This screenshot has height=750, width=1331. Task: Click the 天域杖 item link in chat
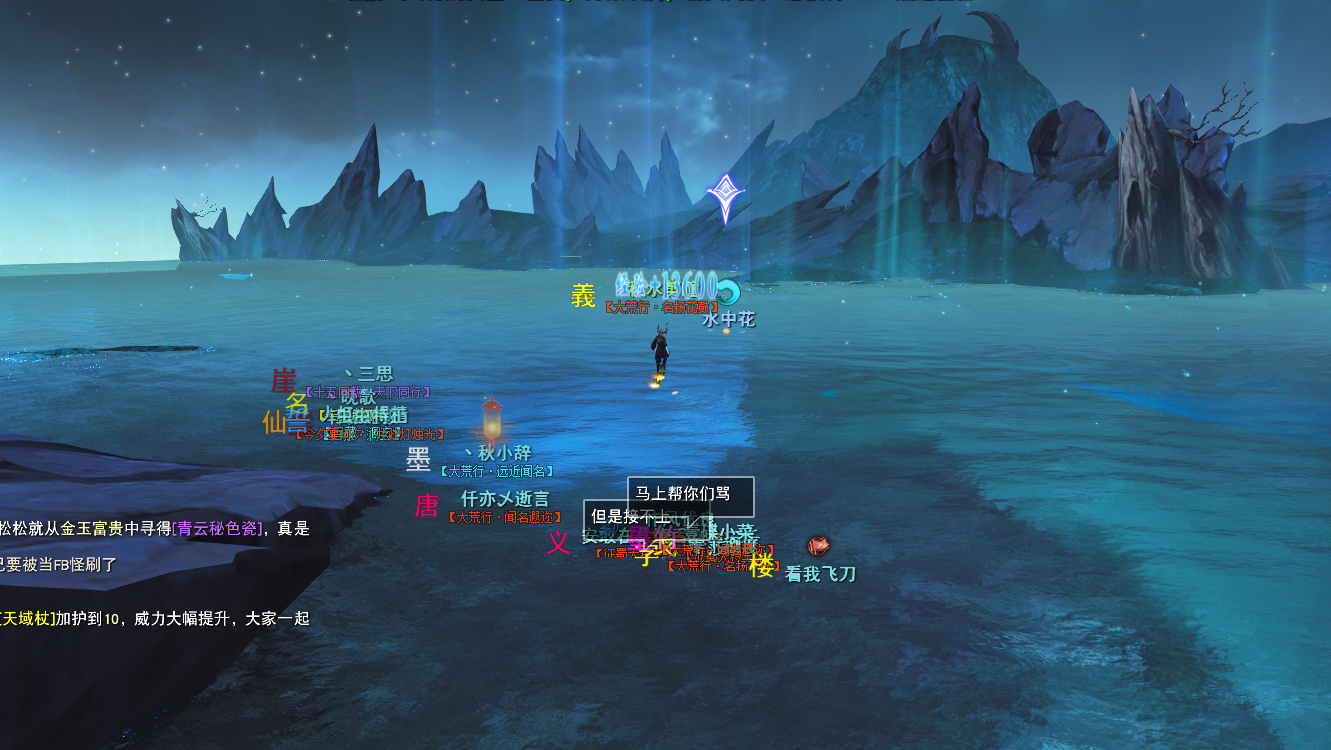(x=28, y=619)
